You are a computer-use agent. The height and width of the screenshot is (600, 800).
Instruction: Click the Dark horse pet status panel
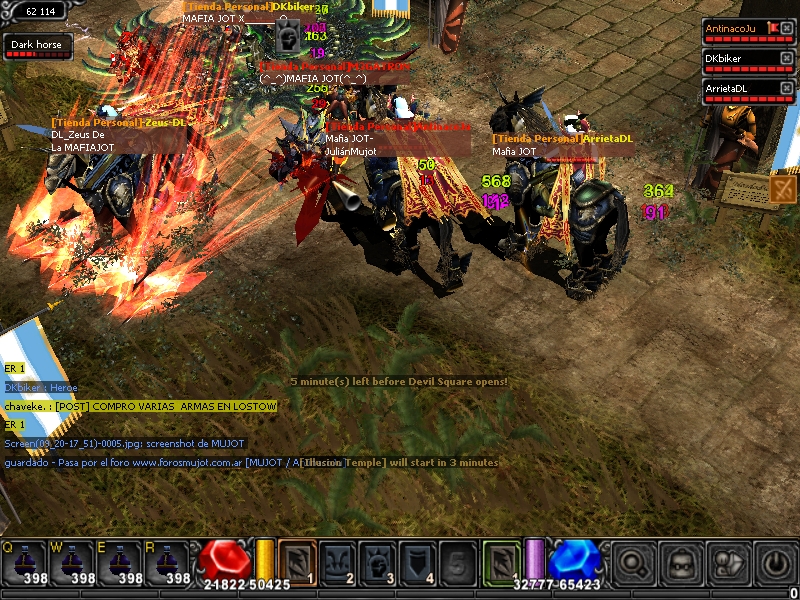click(36, 46)
